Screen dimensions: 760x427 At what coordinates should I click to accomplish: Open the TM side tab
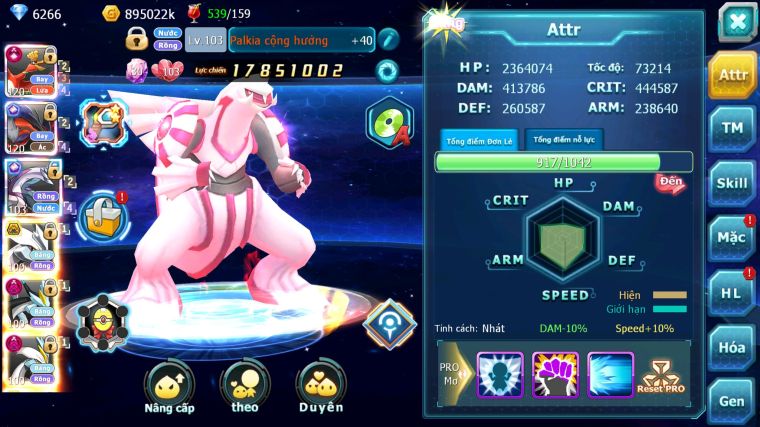tap(732, 128)
